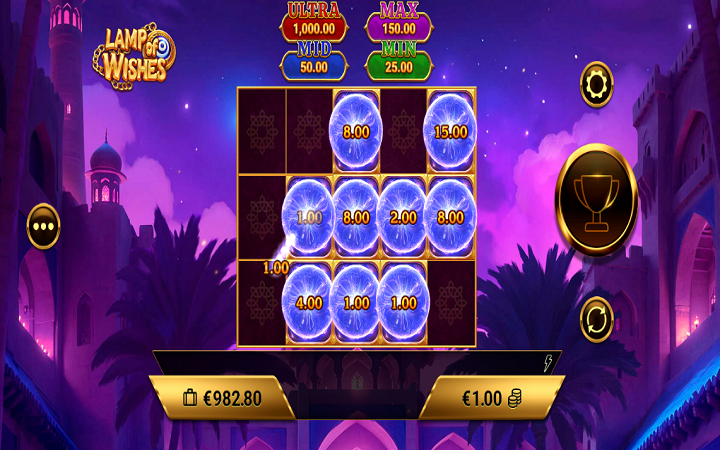Click the €982.80 balance panel
The height and width of the screenshot is (450, 720).
[222, 398]
